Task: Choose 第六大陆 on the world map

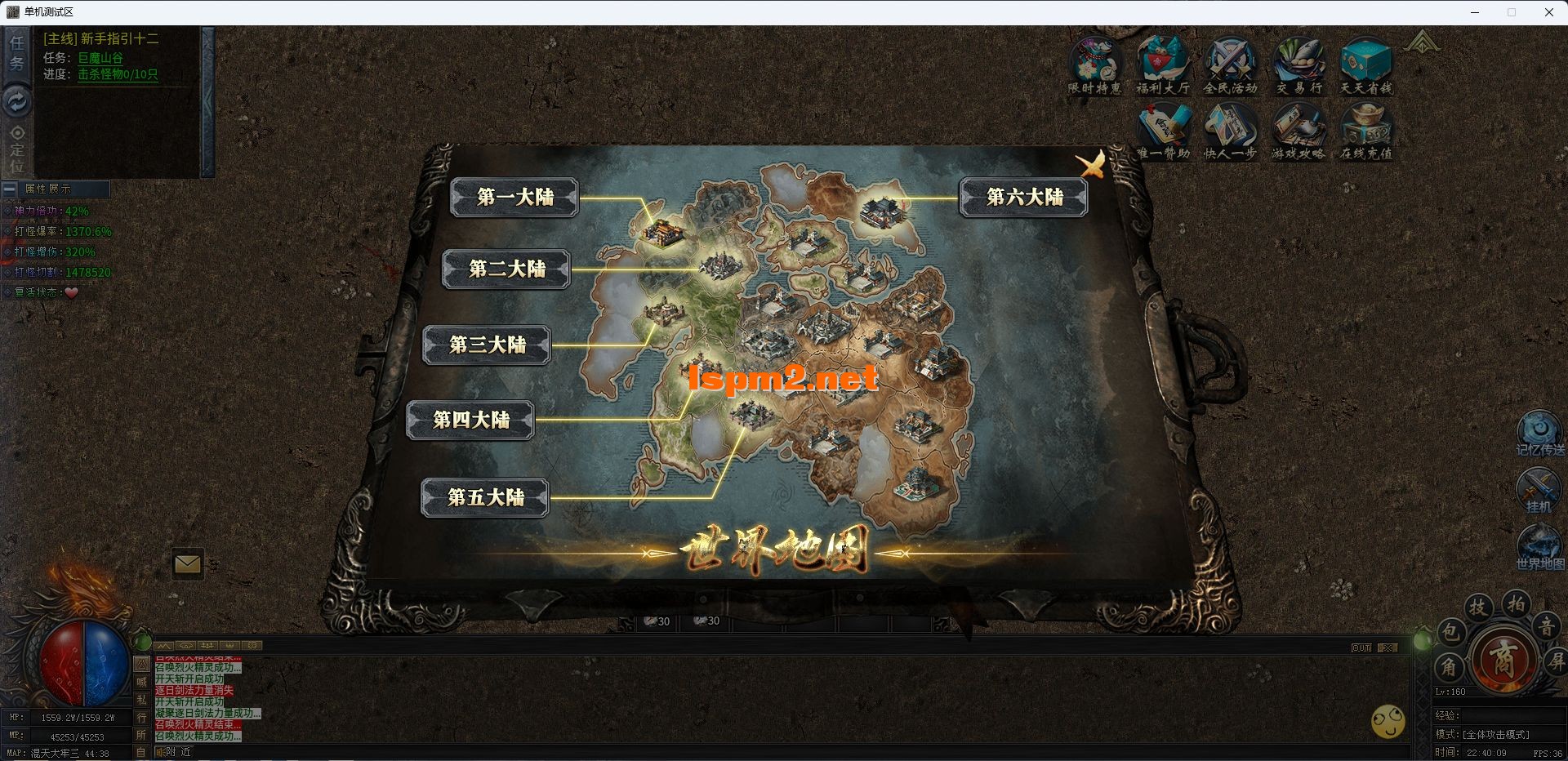Action: pos(1024,197)
